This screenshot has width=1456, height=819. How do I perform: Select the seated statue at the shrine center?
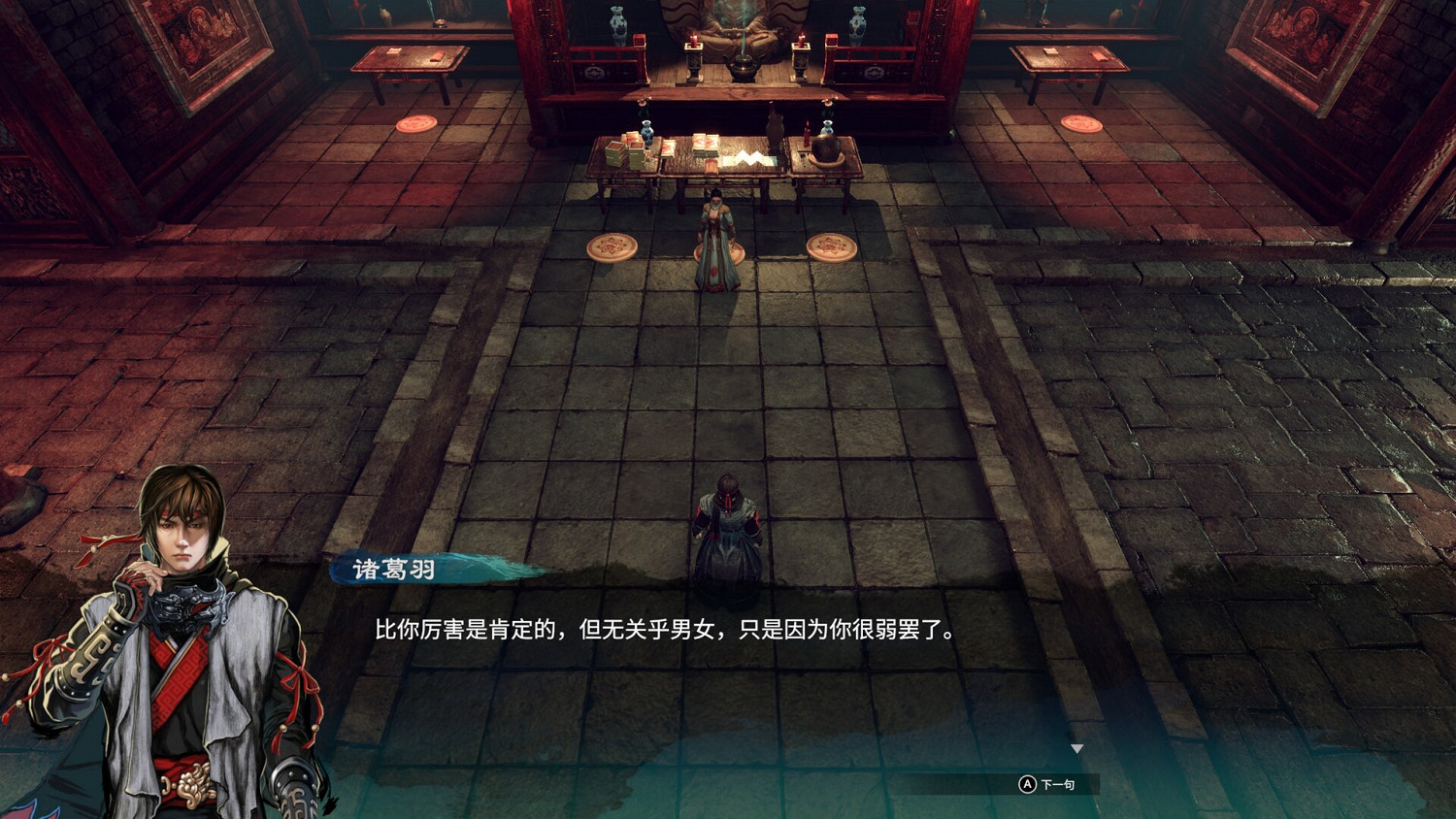[x=743, y=29]
